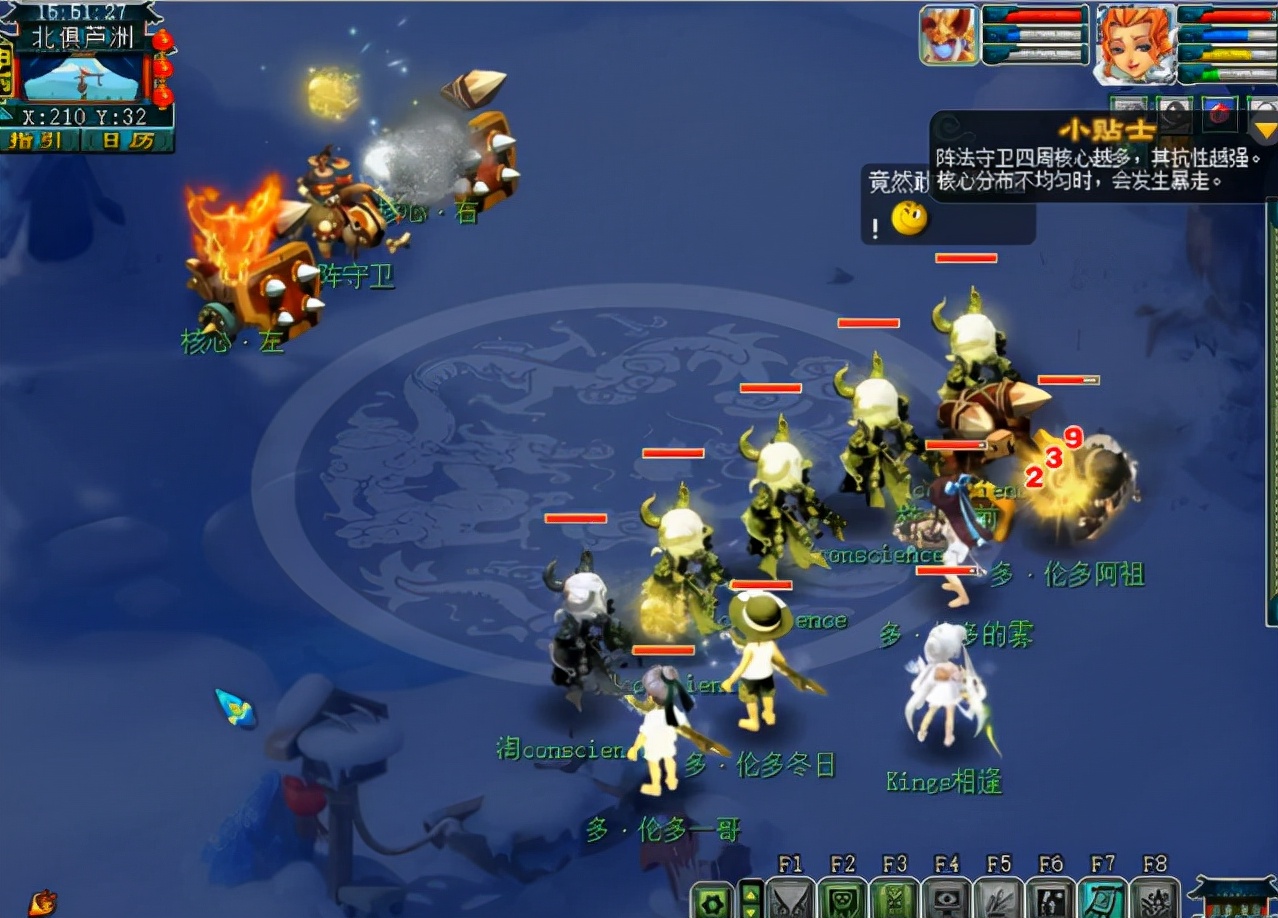
Task: Activate the F2 green mask skill
Action: click(x=842, y=897)
